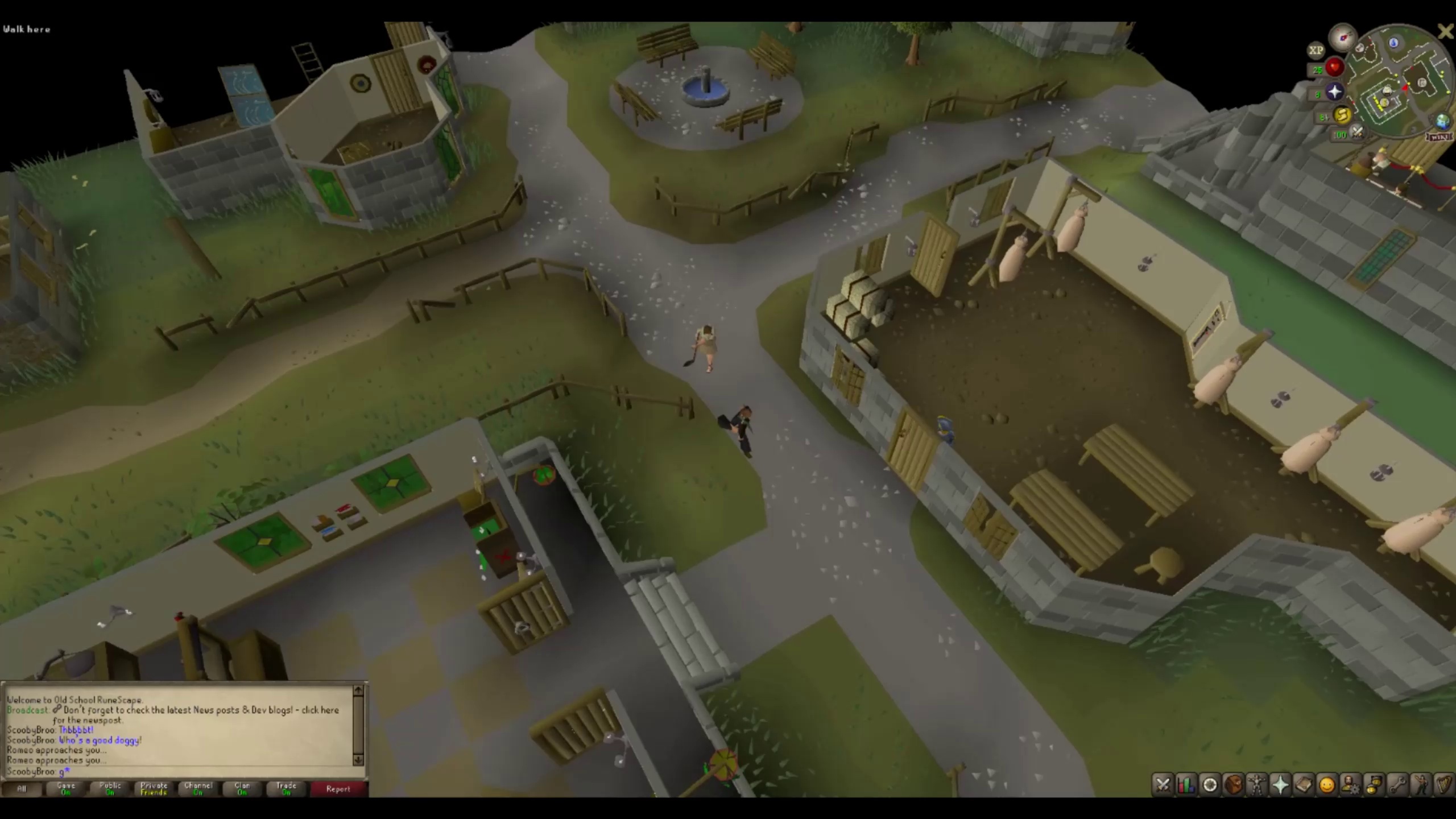Open the Quest List tab
Viewport: 1456px width, 819px height.
coord(1210,785)
